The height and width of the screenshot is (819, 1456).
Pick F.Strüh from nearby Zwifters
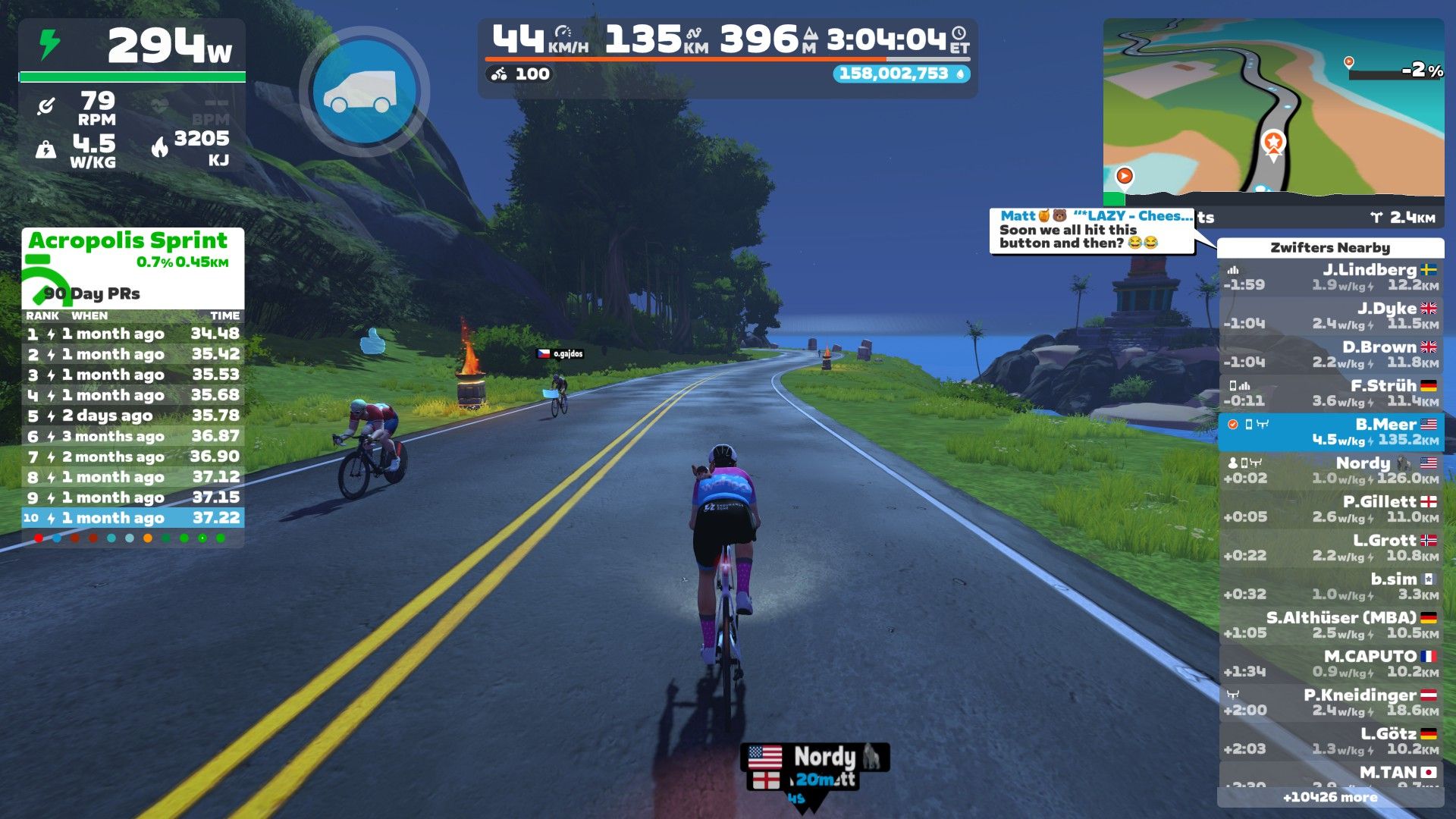click(1330, 394)
